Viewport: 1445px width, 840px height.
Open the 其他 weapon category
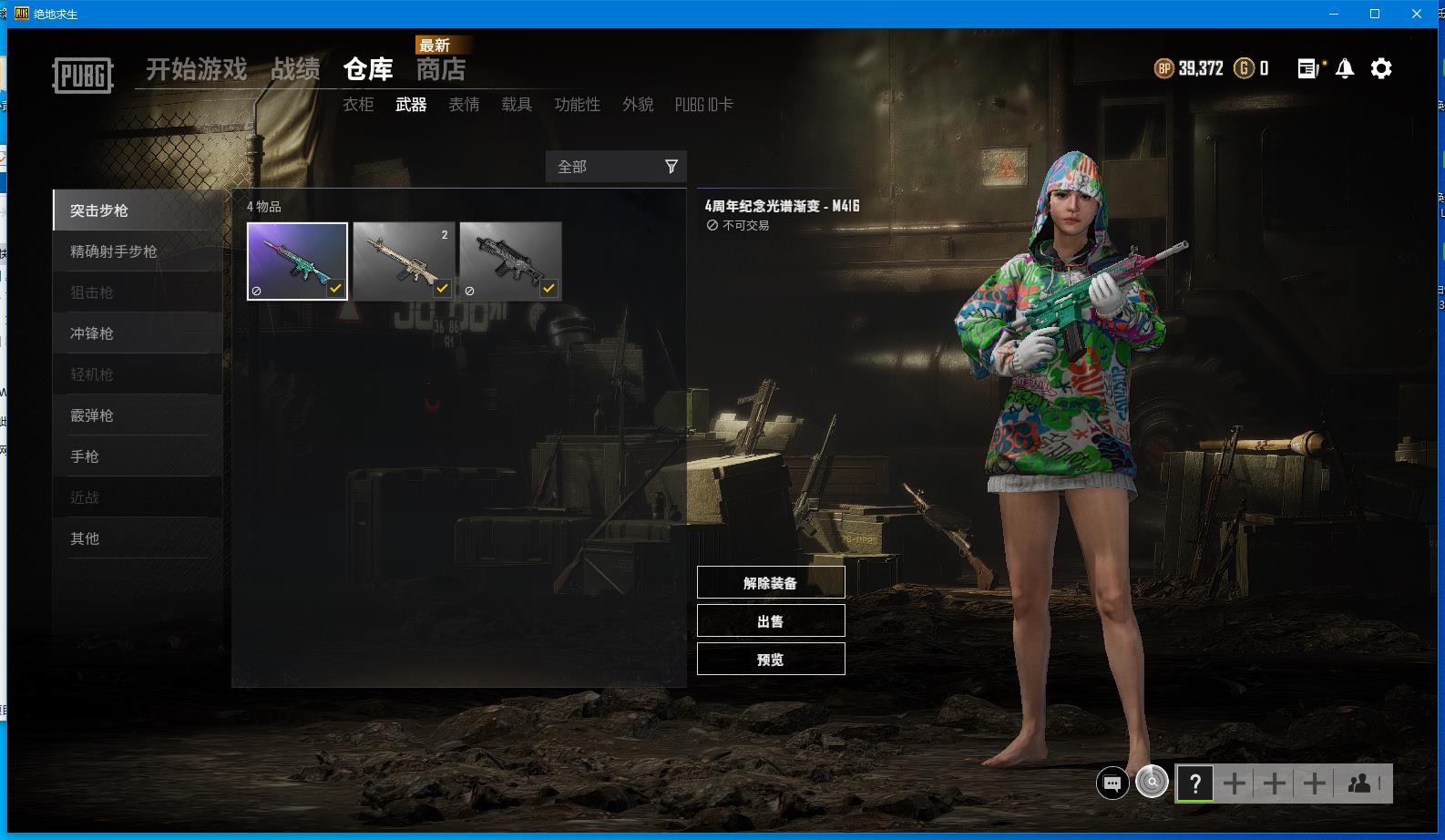click(x=85, y=538)
